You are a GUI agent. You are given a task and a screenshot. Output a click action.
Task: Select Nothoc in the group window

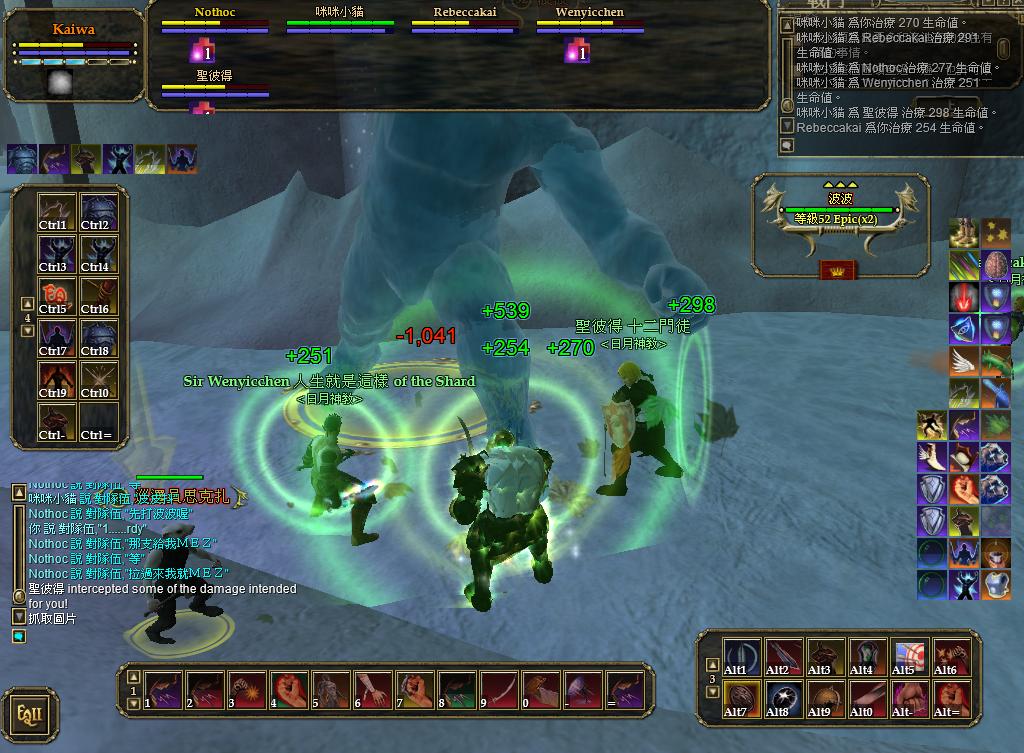pyautogui.click(x=215, y=13)
